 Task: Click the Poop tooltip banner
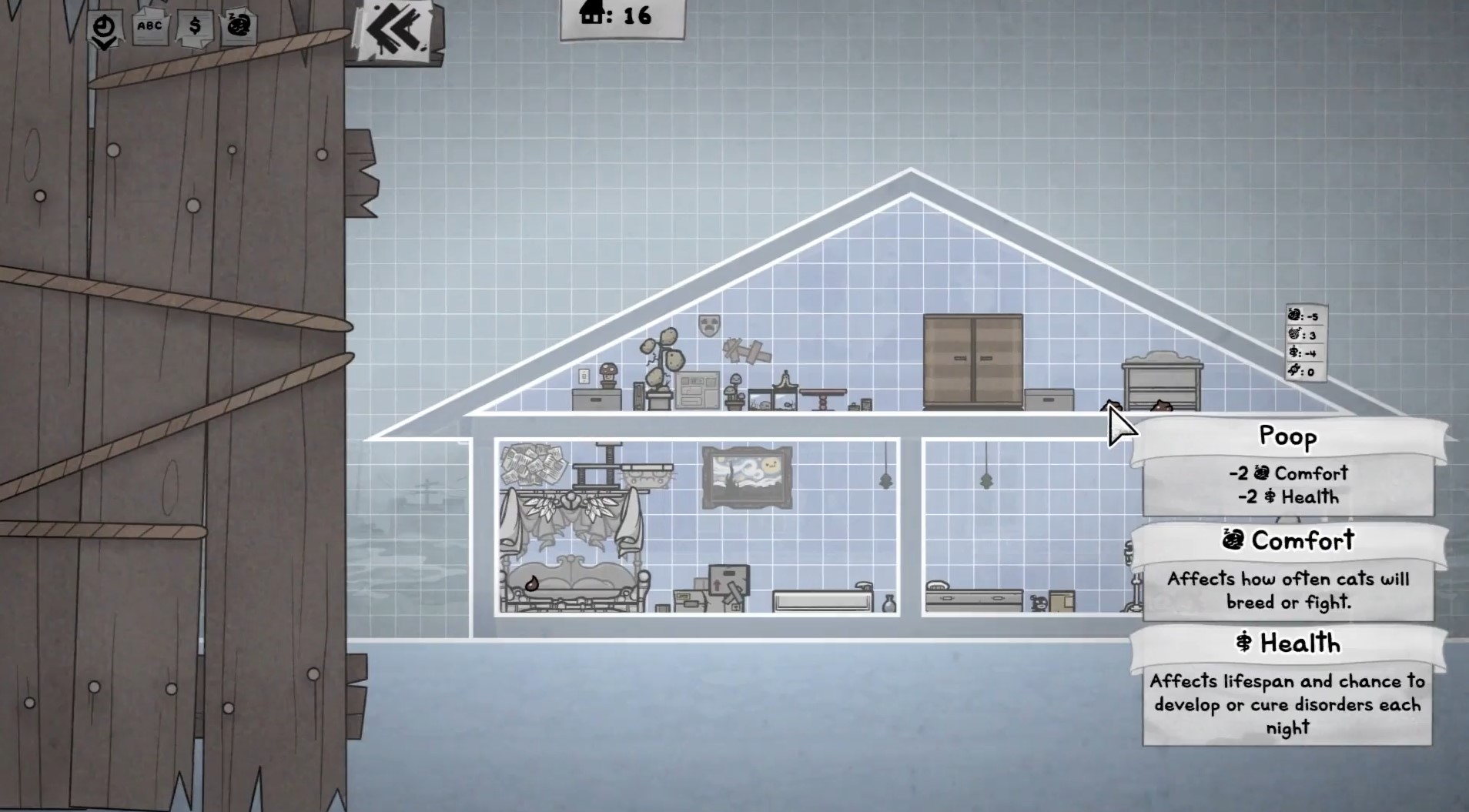click(x=1289, y=436)
